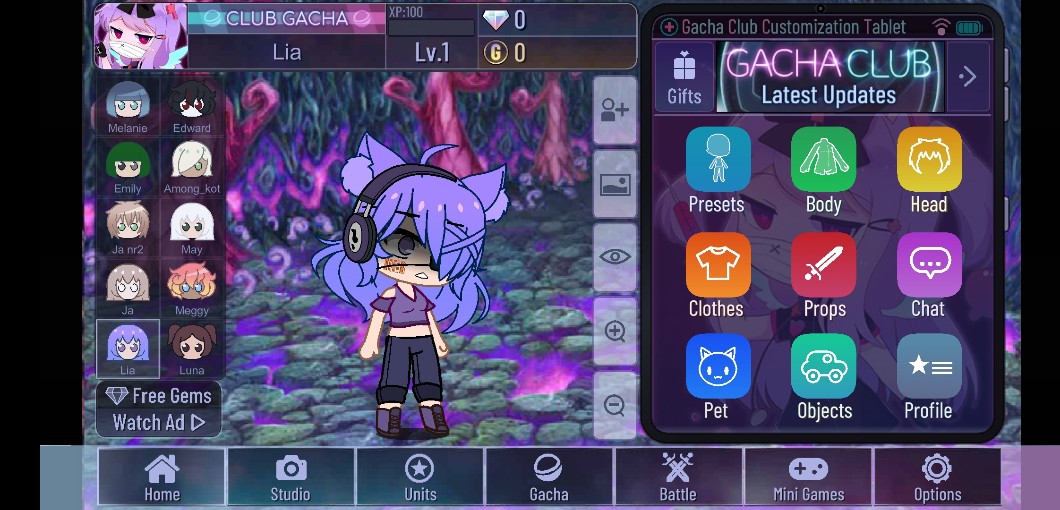This screenshot has height=510, width=1060.
Task: Switch to the Units tab
Action: [420, 477]
